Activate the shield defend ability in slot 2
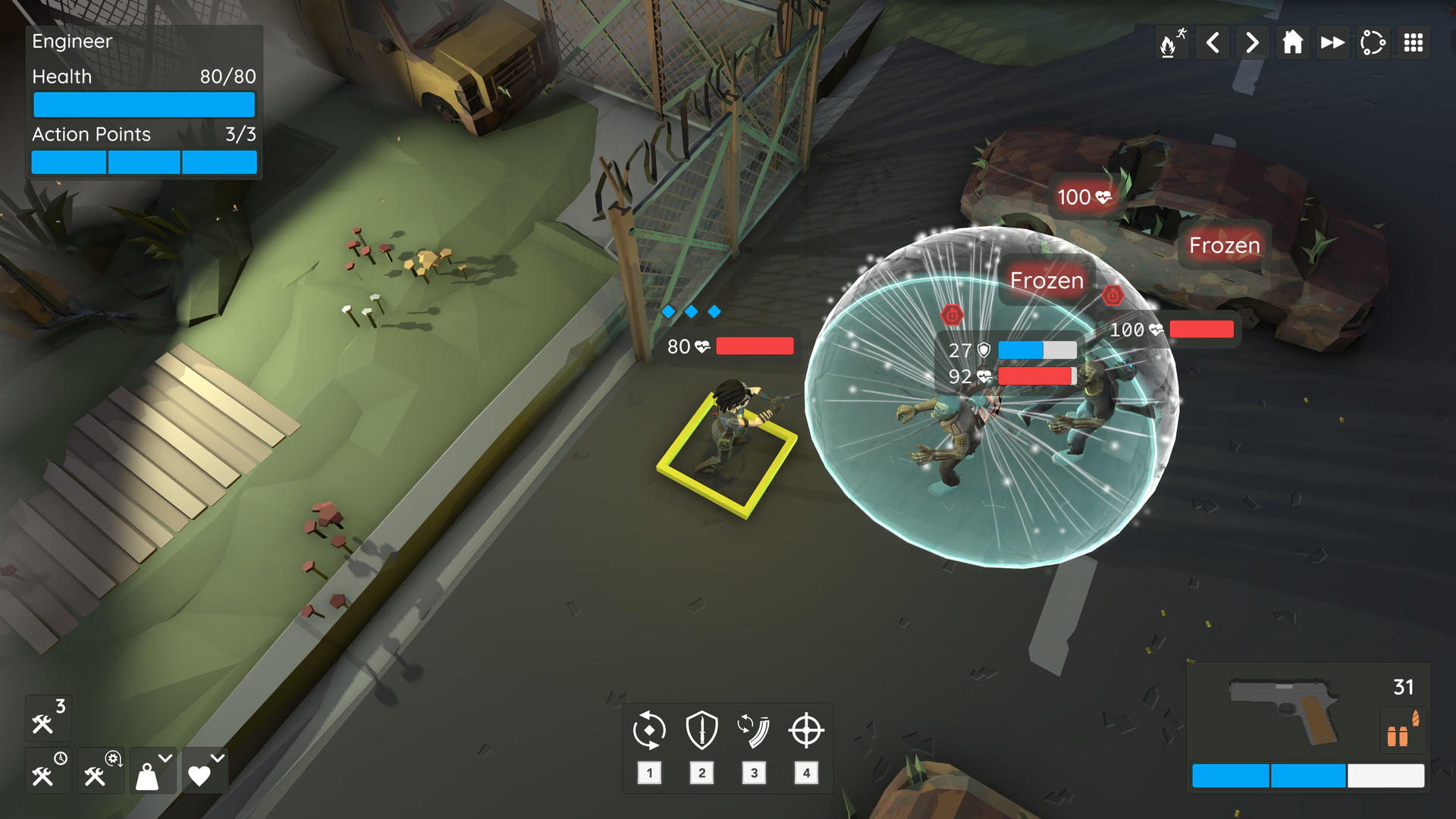Viewport: 1456px width, 819px height. point(701,730)
